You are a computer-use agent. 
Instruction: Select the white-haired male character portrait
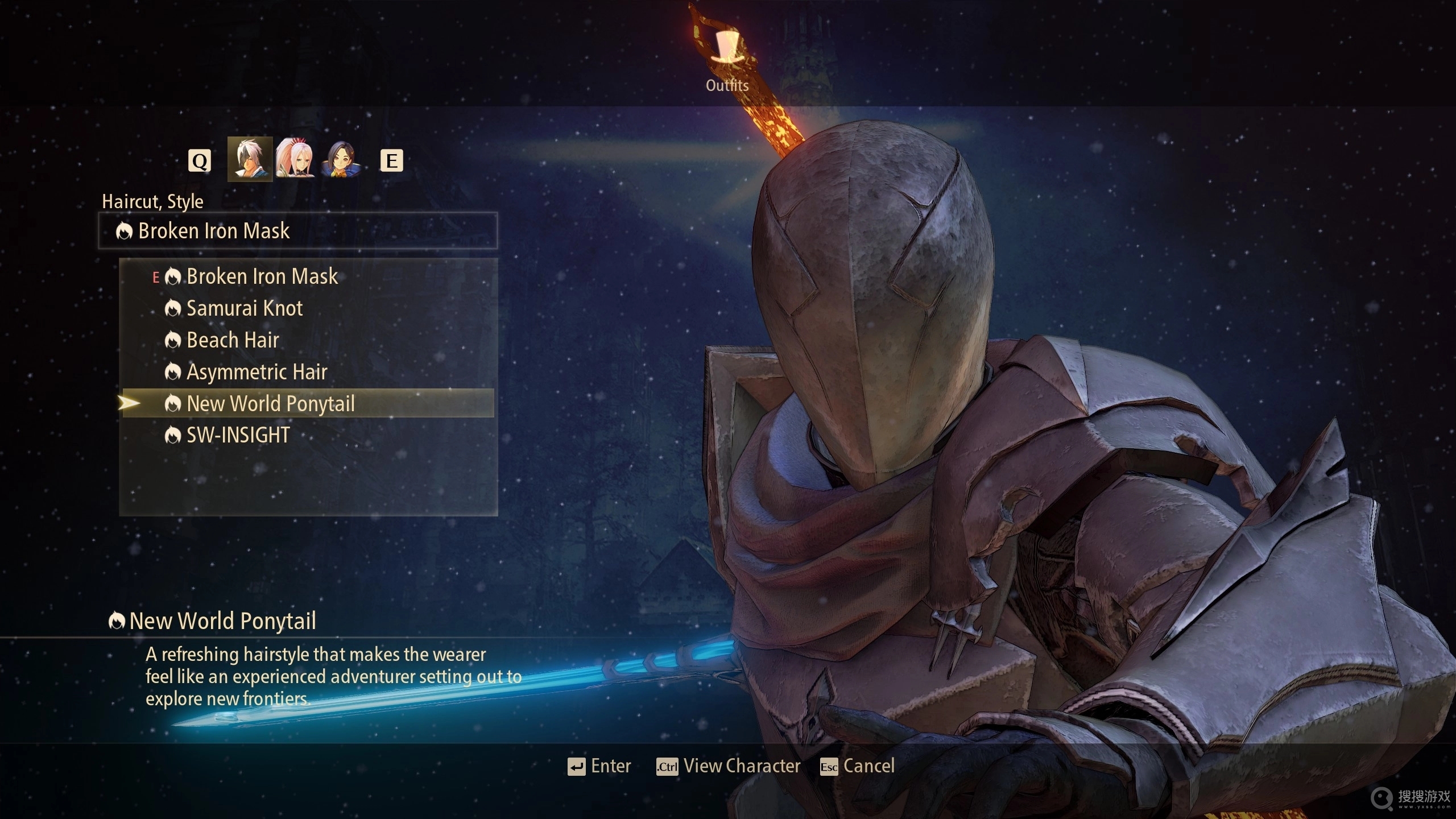[x=250, y=160]
